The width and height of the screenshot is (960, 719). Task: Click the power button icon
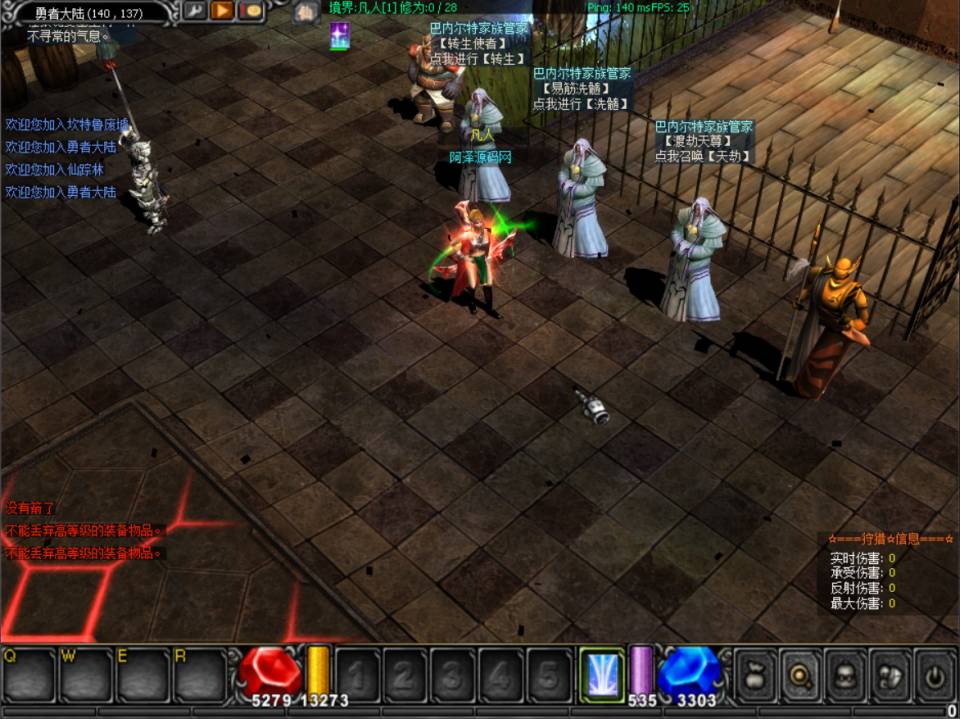933,673
